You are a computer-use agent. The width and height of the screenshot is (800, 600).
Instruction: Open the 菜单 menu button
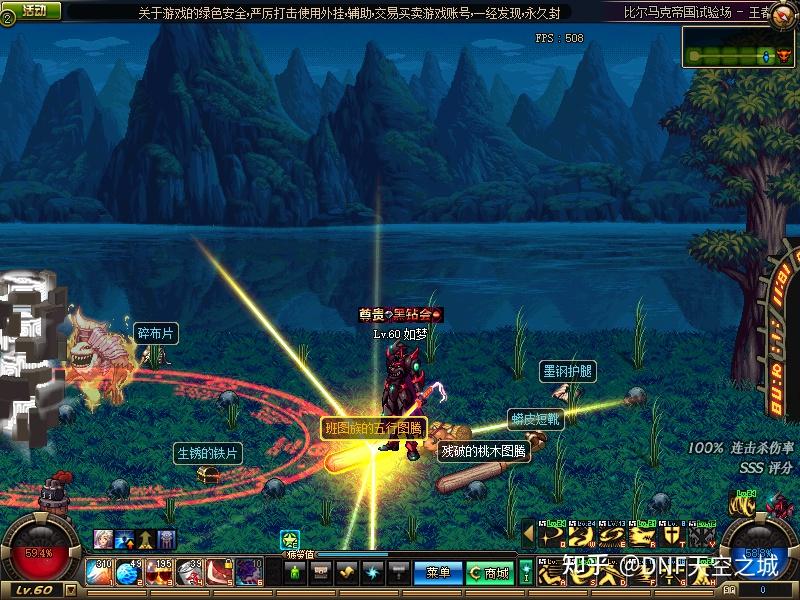(438, 572)
